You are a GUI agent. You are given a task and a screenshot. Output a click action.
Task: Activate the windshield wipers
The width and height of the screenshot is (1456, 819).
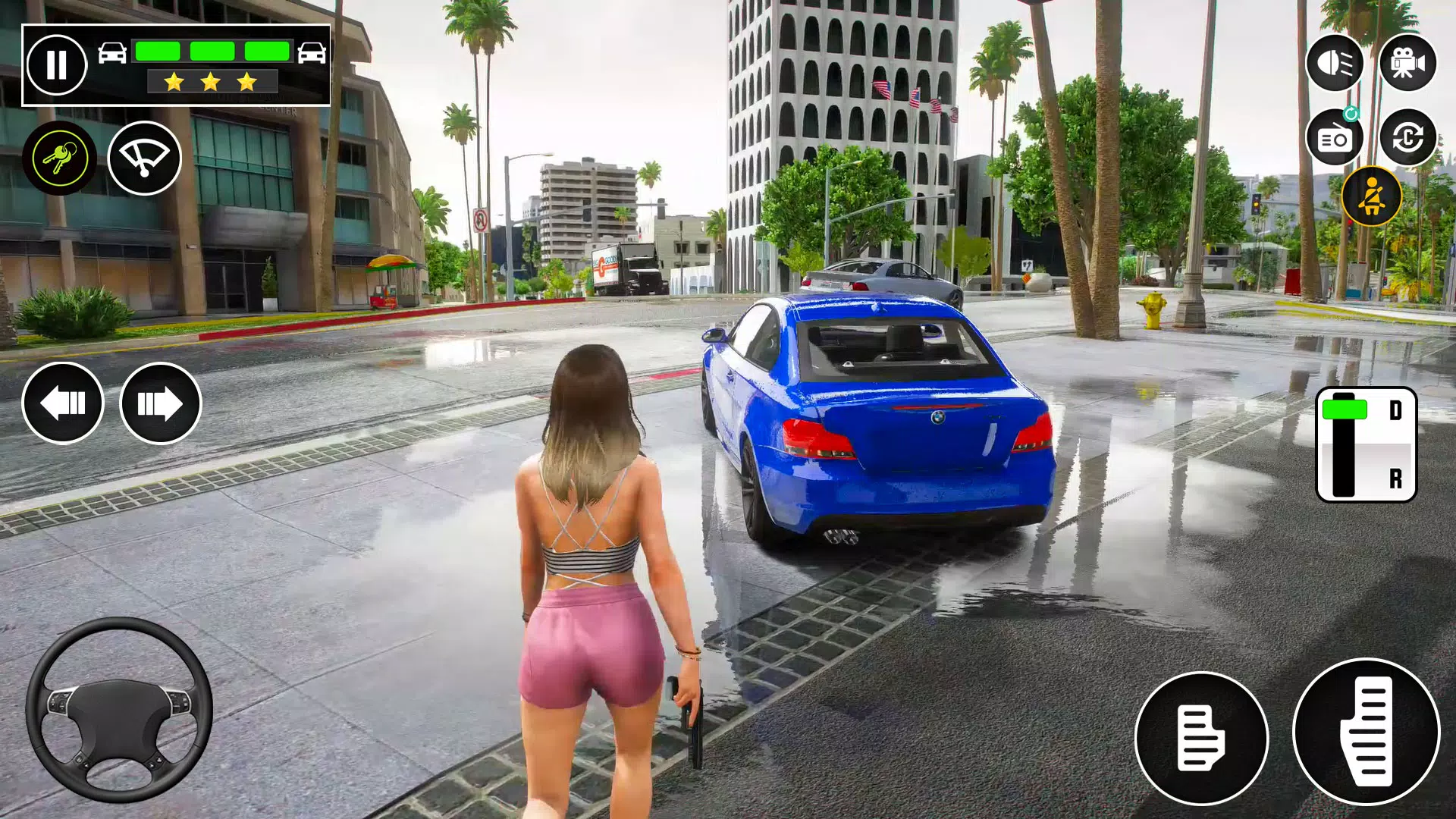click(146, 157)
